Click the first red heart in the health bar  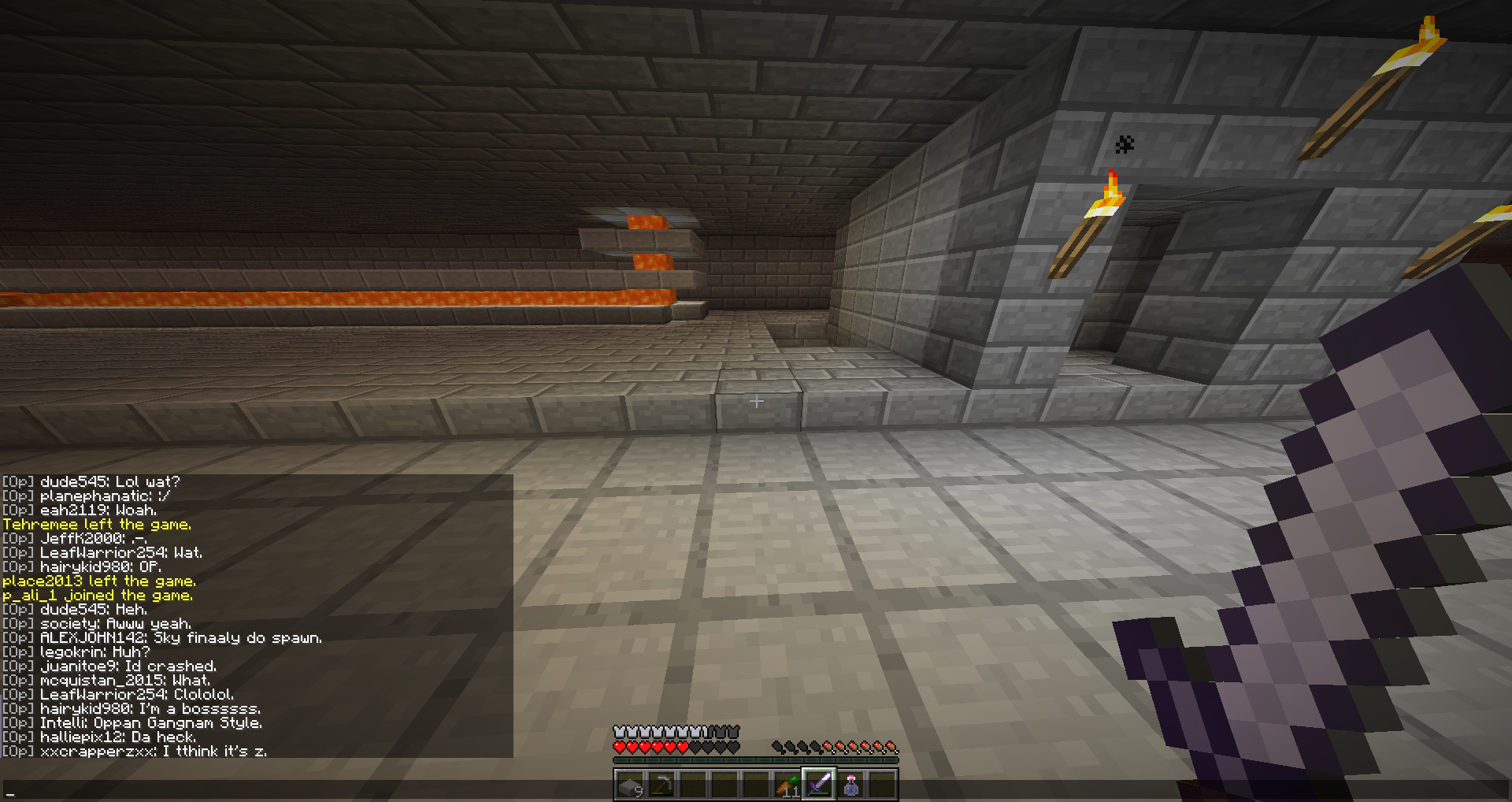[621, 747]
